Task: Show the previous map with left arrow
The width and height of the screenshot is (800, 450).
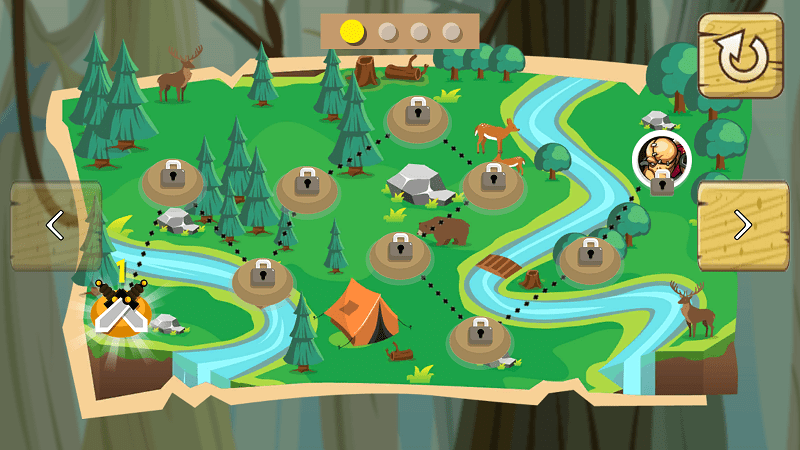Action: 55,225
